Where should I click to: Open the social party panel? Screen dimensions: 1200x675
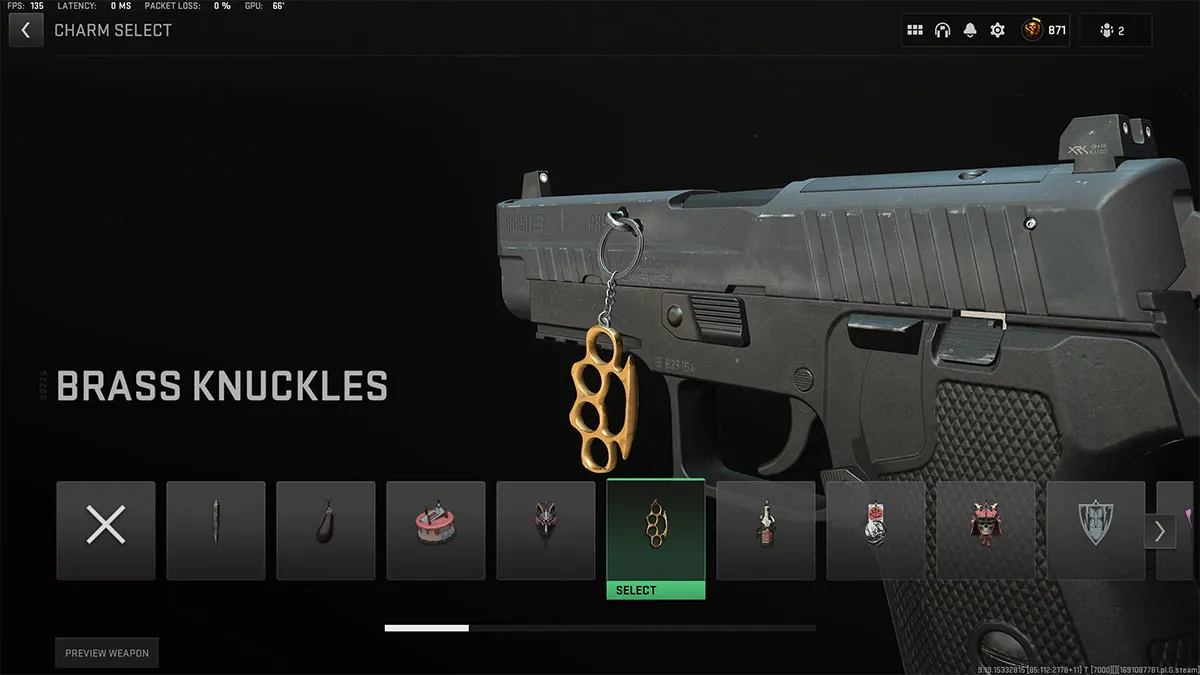click(1115, 30)
